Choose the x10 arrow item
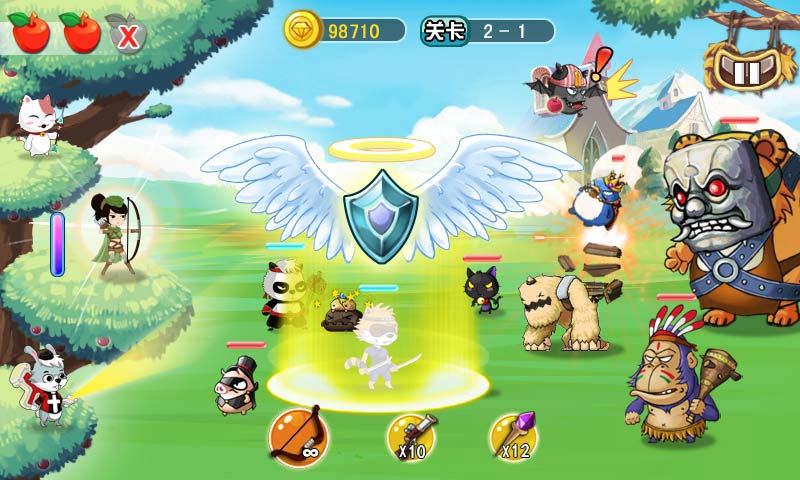Image resolution: width=800 pixels, height=480 pixels. pos(413,435)
